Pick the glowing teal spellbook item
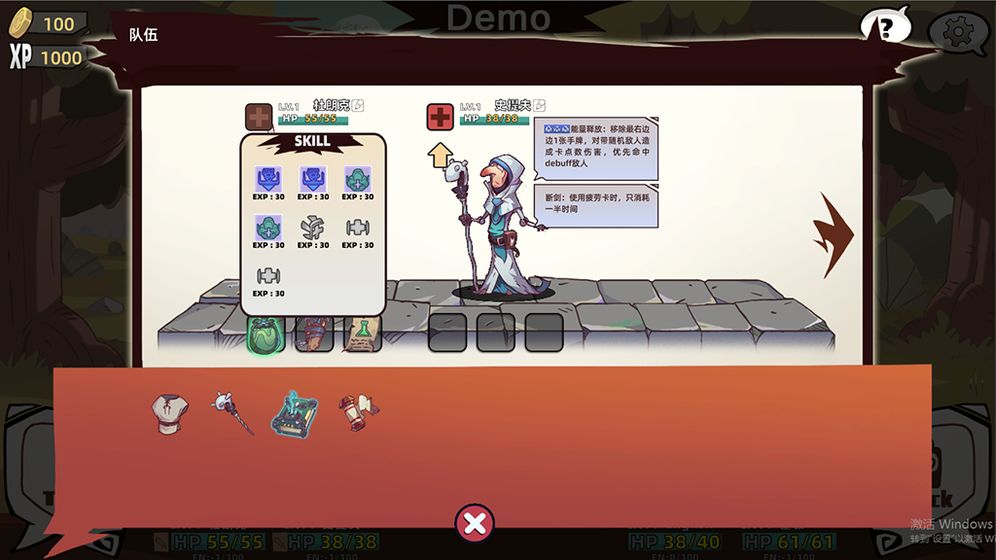996x560 pixels. (x=295, y=412)
